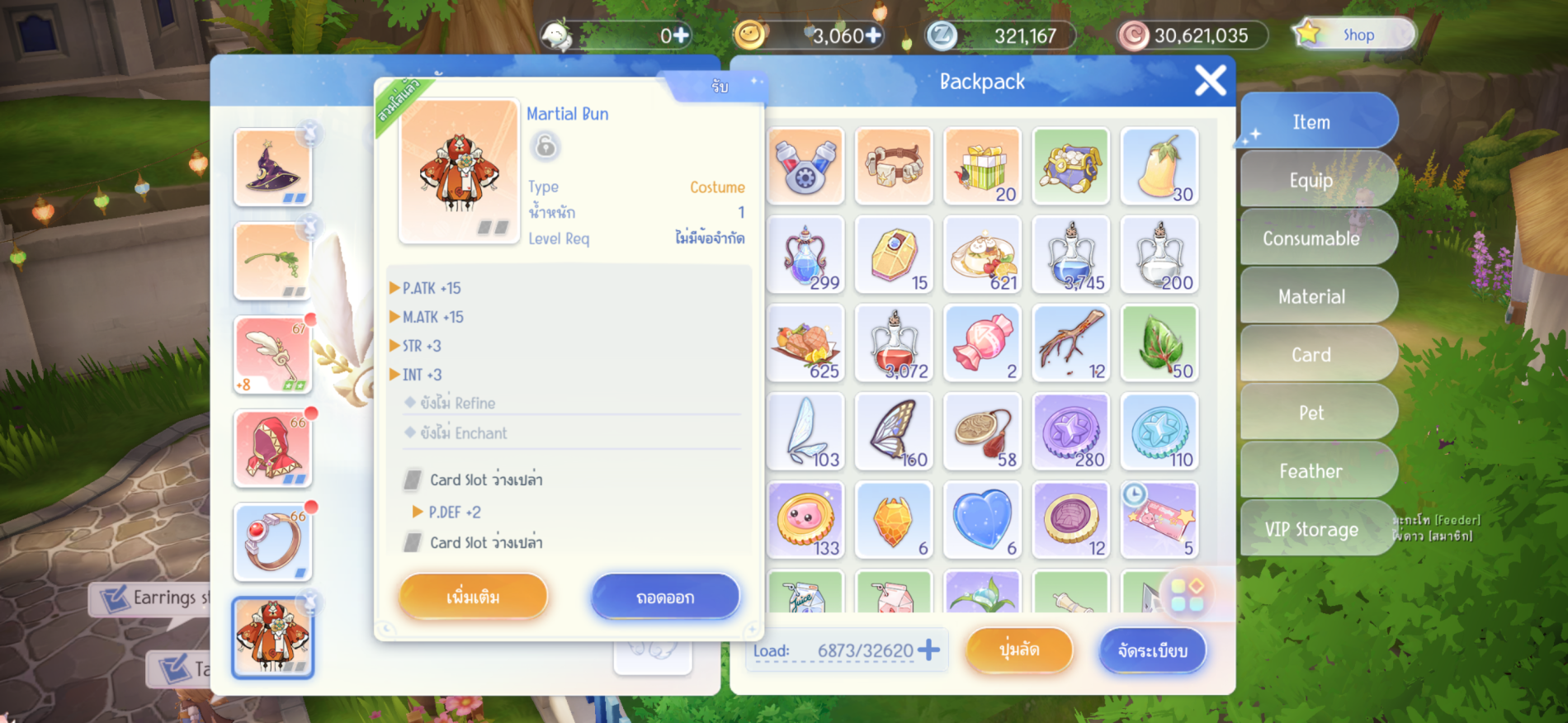Image resolution: width=1568 pixels, height=723 pixels.
Task: Open VIP Storage
Action: (1311, 529)
